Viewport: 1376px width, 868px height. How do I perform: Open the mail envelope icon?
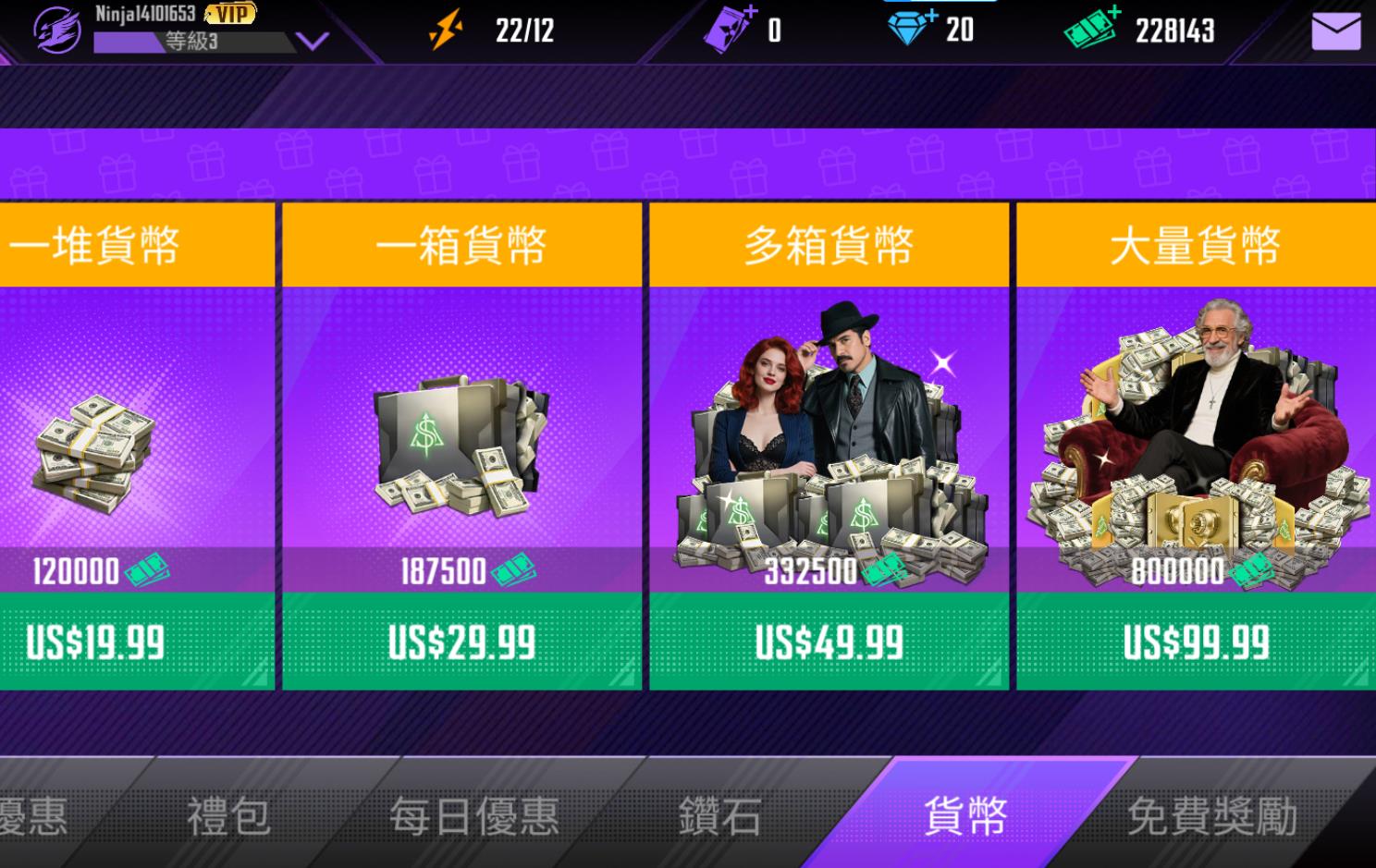point(1335,30)
